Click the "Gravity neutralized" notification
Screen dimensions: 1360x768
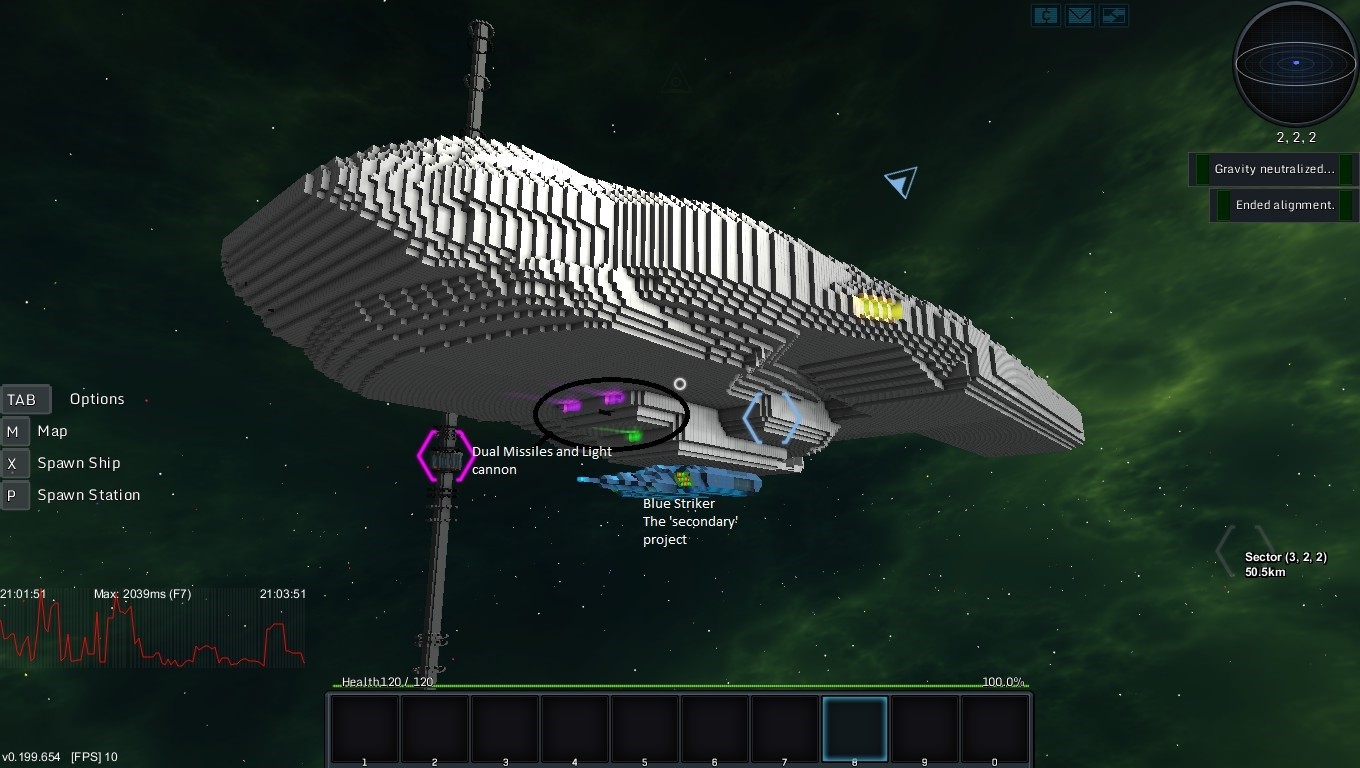[1273, 169]
